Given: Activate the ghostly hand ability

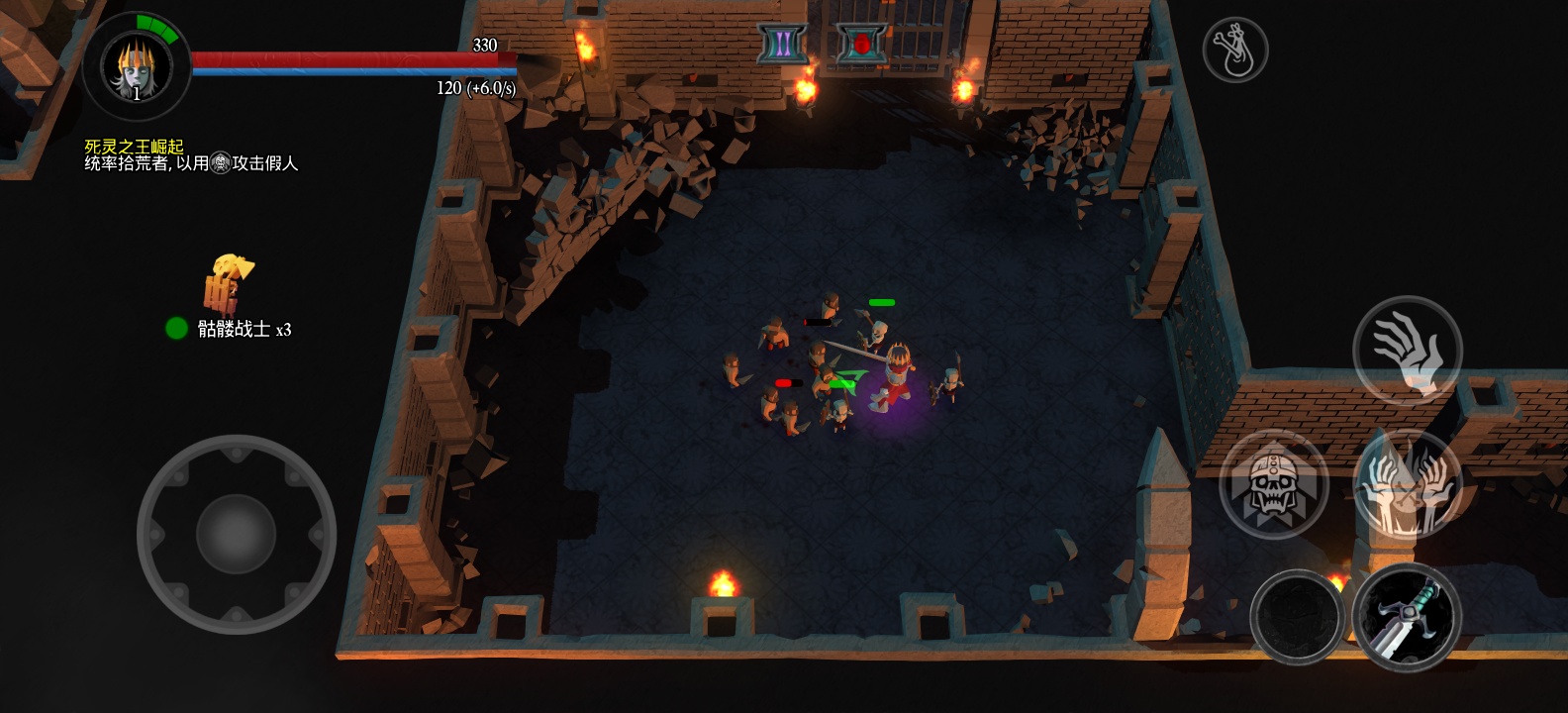Looking at the screenshot, I should click(1407, 351).
